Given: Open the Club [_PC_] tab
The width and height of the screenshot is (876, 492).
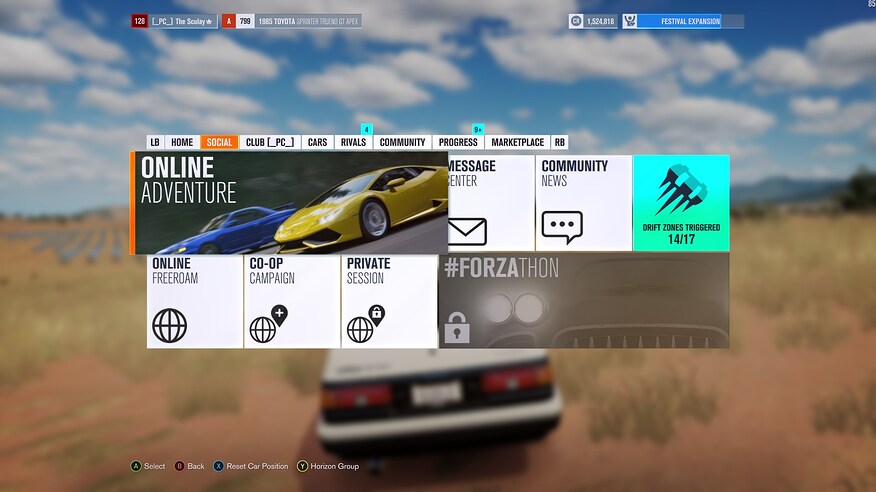Looking at the screenshot, I should (x=270, y=142).
